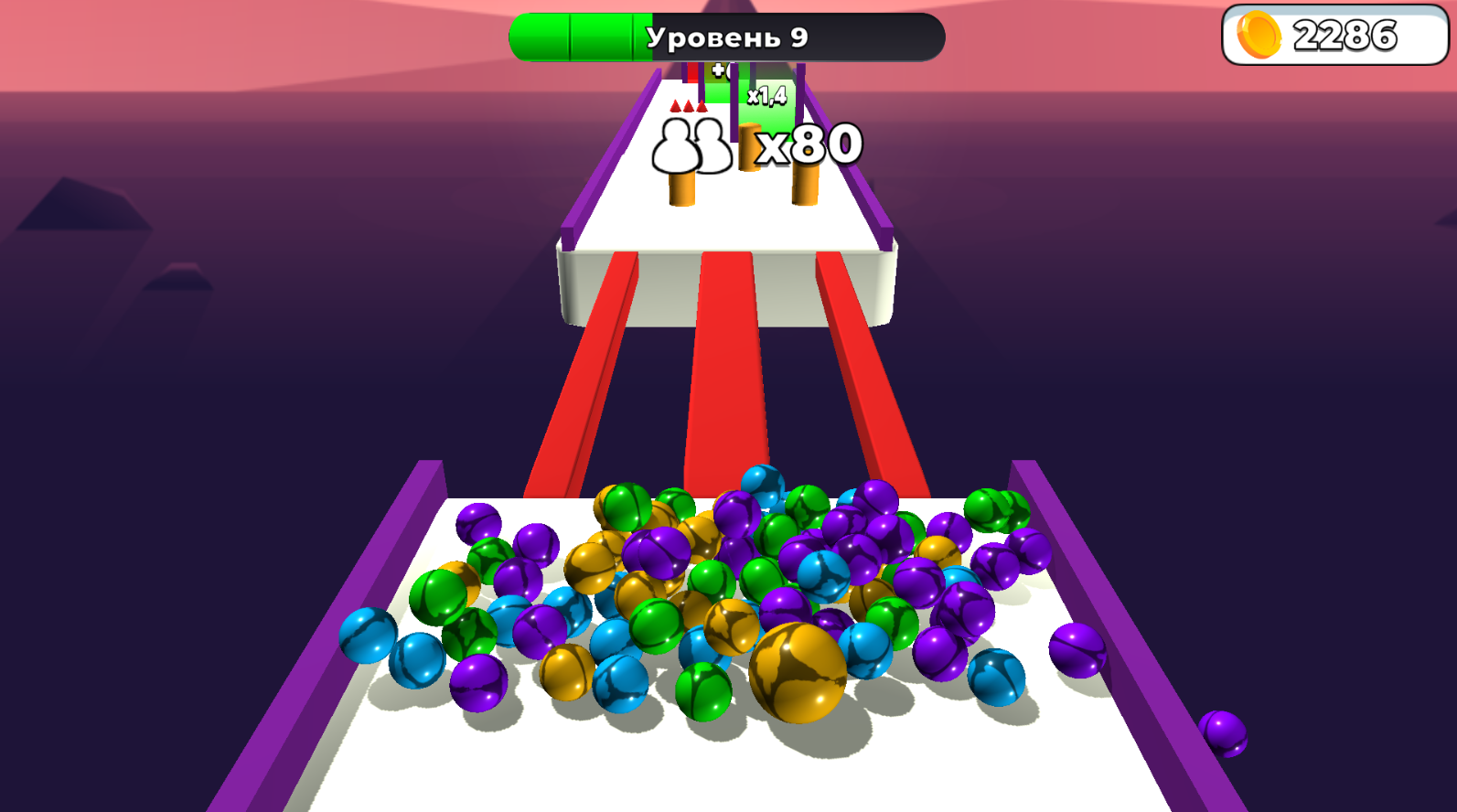Tap the three red triangle warning markers
This screenshot has height=812, width=1457.
click(x=689, y=105)
